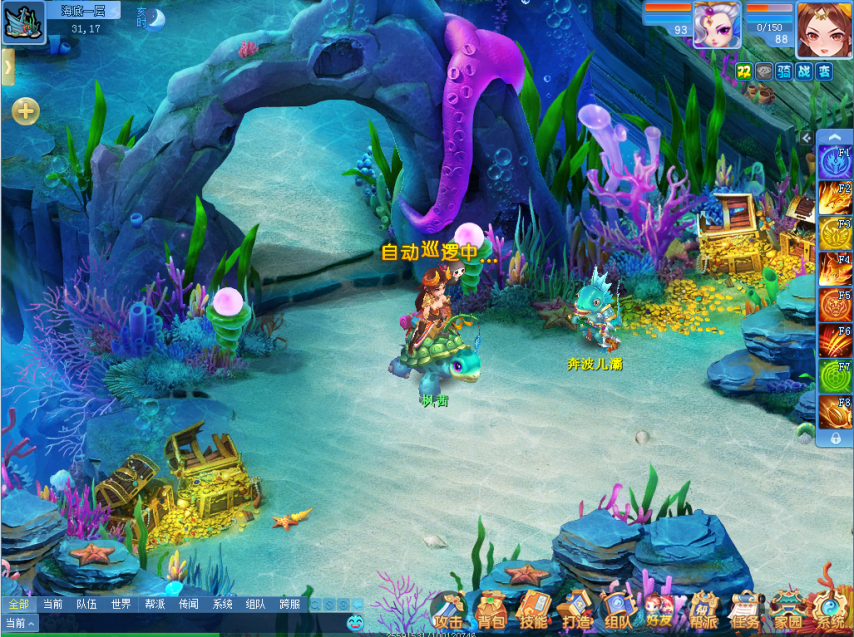Open the 技能 skills menu
The image size is (854, 637).
point(534,610)
